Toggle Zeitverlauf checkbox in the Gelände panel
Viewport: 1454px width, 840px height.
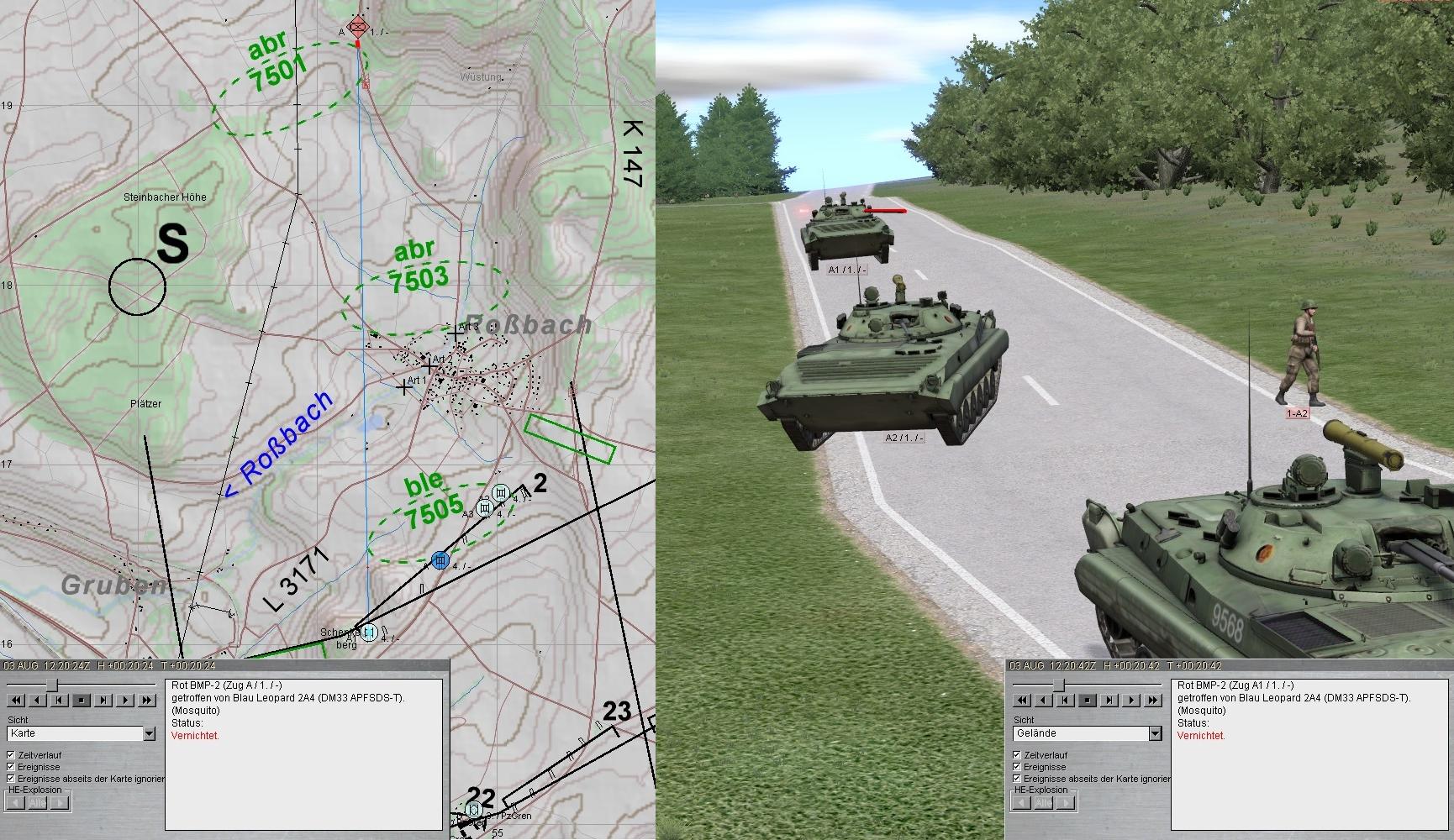click(x=1017, y=755)
